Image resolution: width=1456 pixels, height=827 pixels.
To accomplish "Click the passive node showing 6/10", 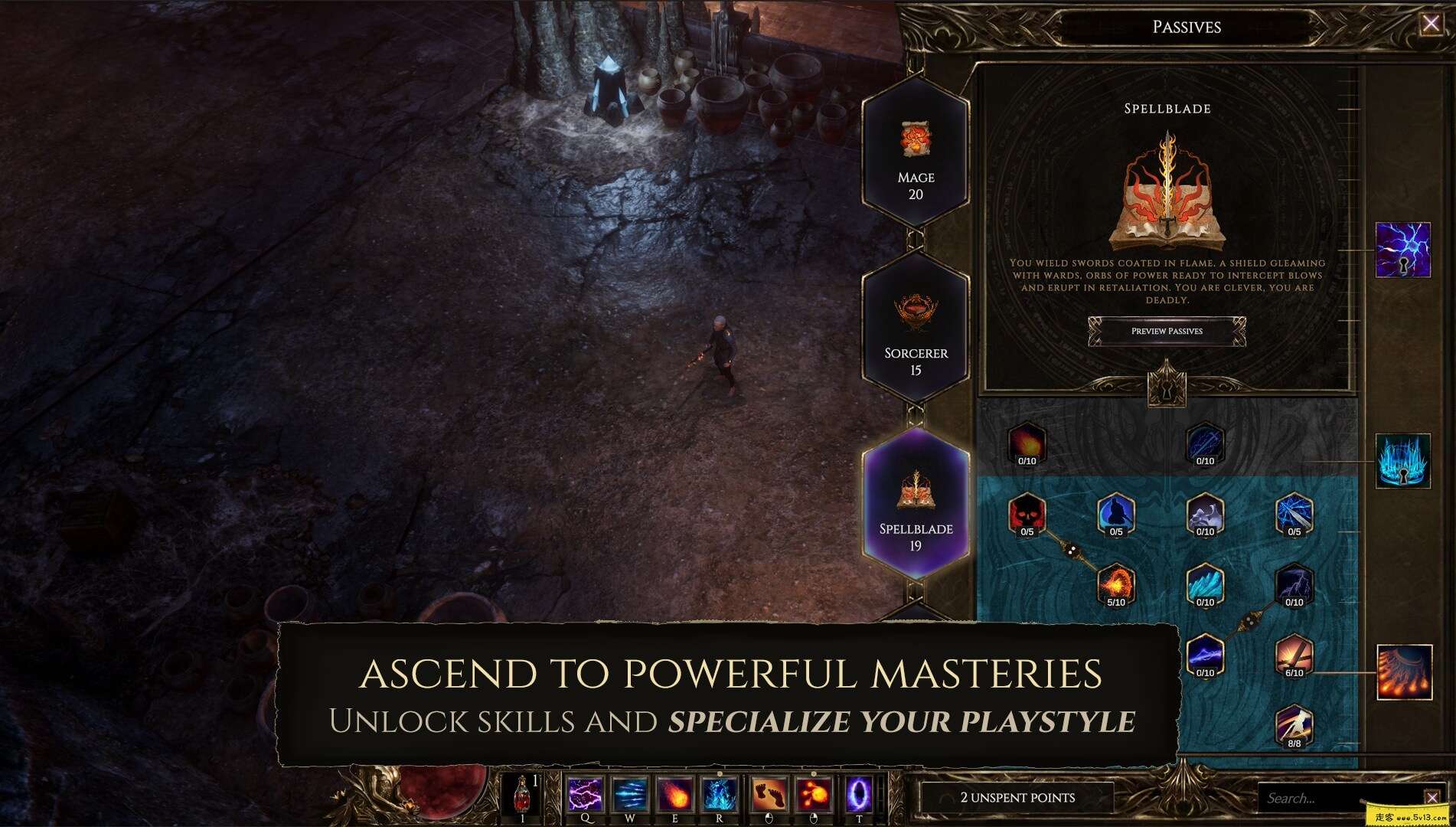I will pyautogui.click(x=1294, y=655).
